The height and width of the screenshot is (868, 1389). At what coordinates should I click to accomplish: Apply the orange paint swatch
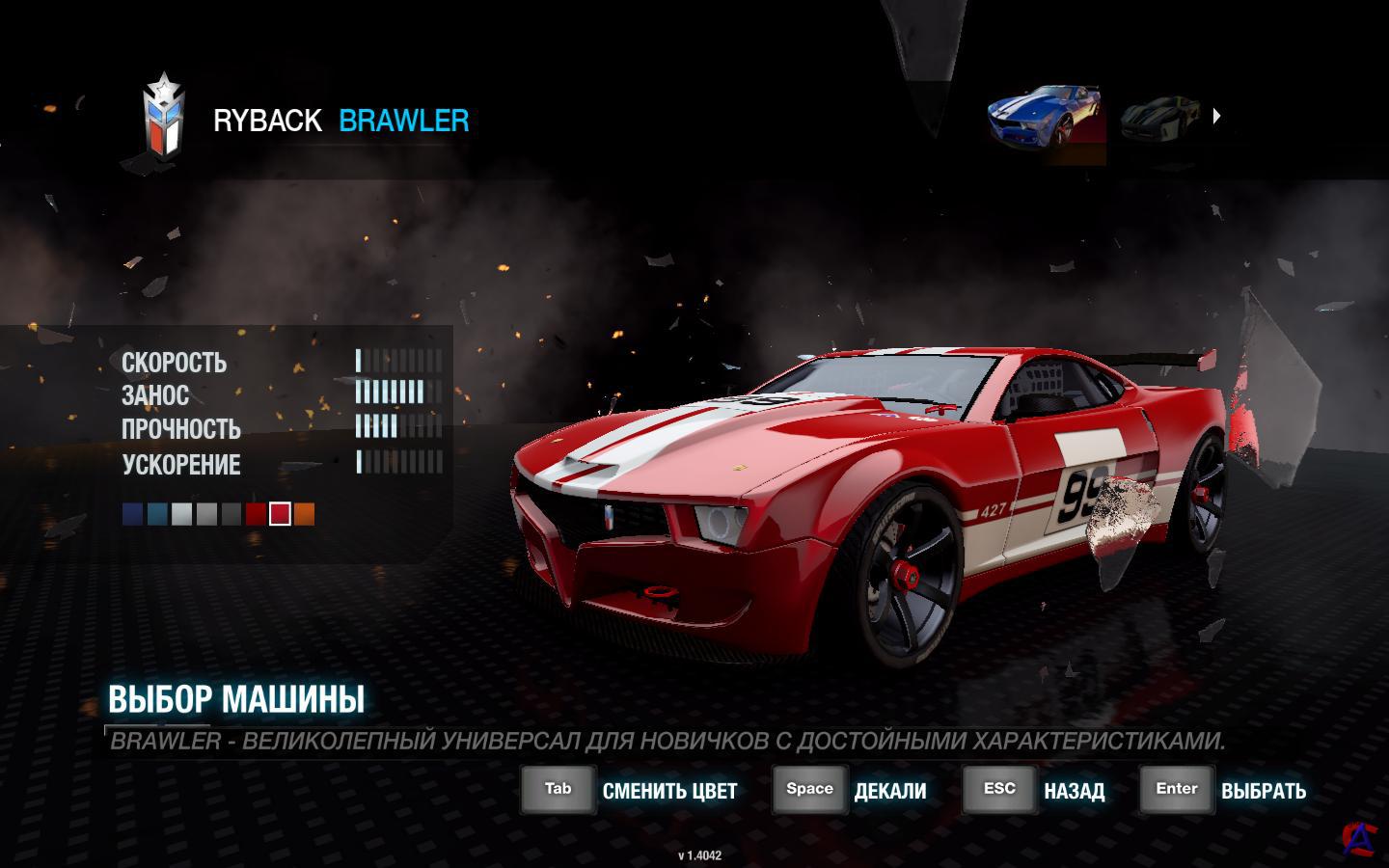tap(304, 514)
